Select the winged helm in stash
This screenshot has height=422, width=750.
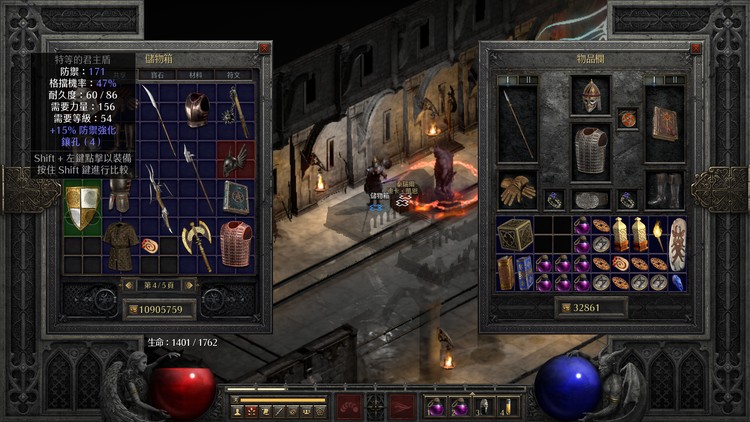[236, 159]
